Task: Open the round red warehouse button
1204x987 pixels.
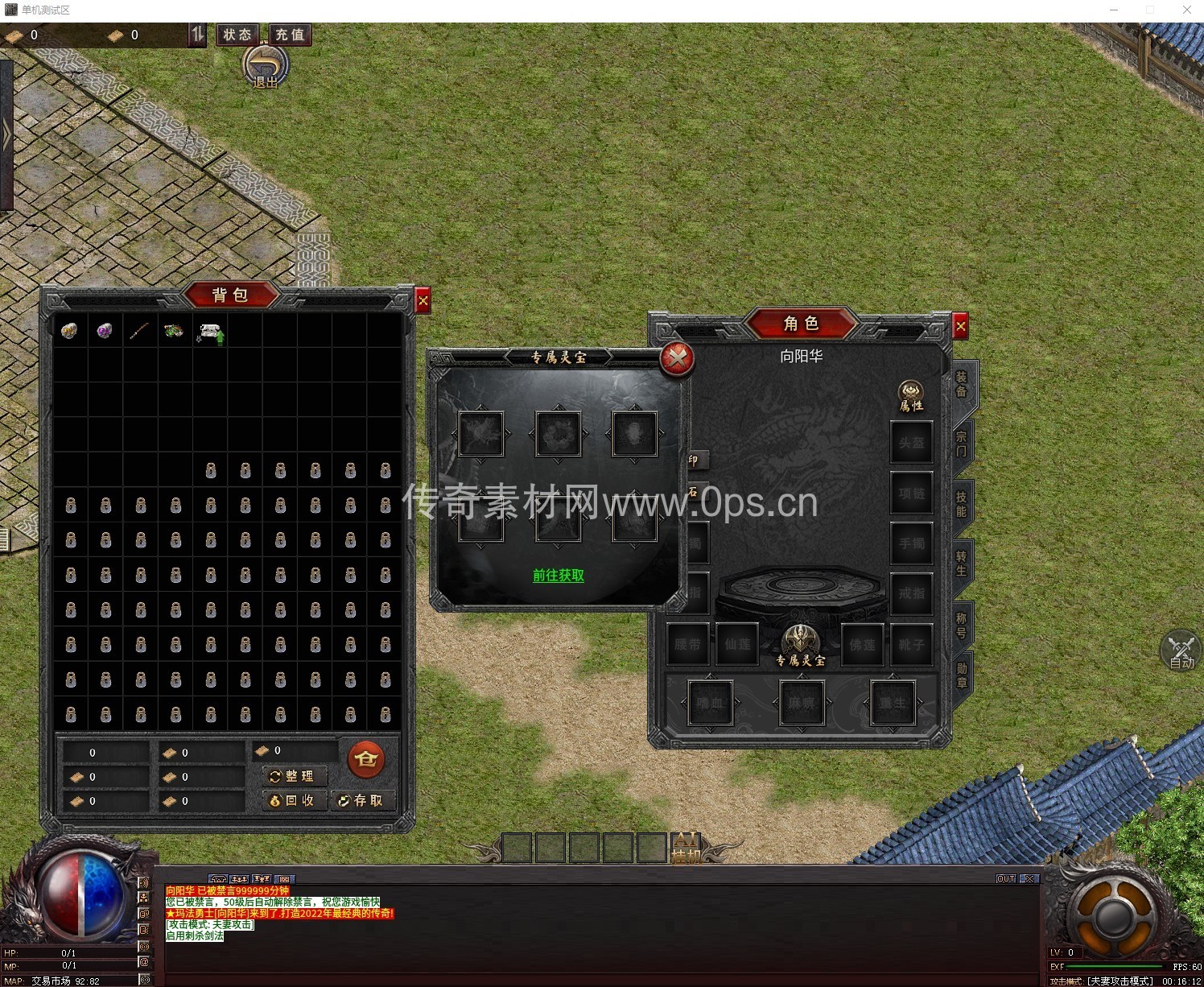Action: [366, 758]
